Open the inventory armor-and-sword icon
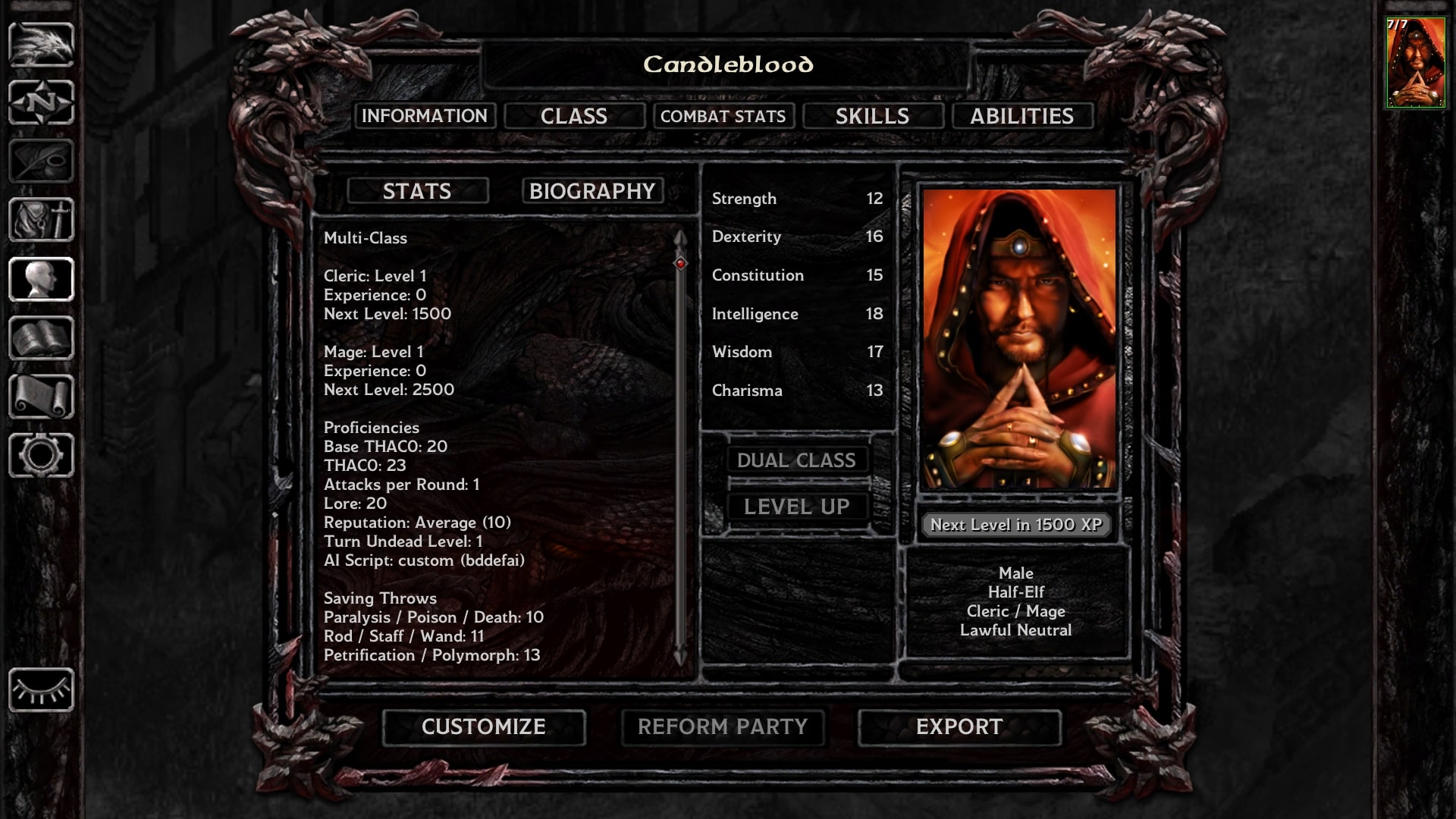 (x=41, y=220)
